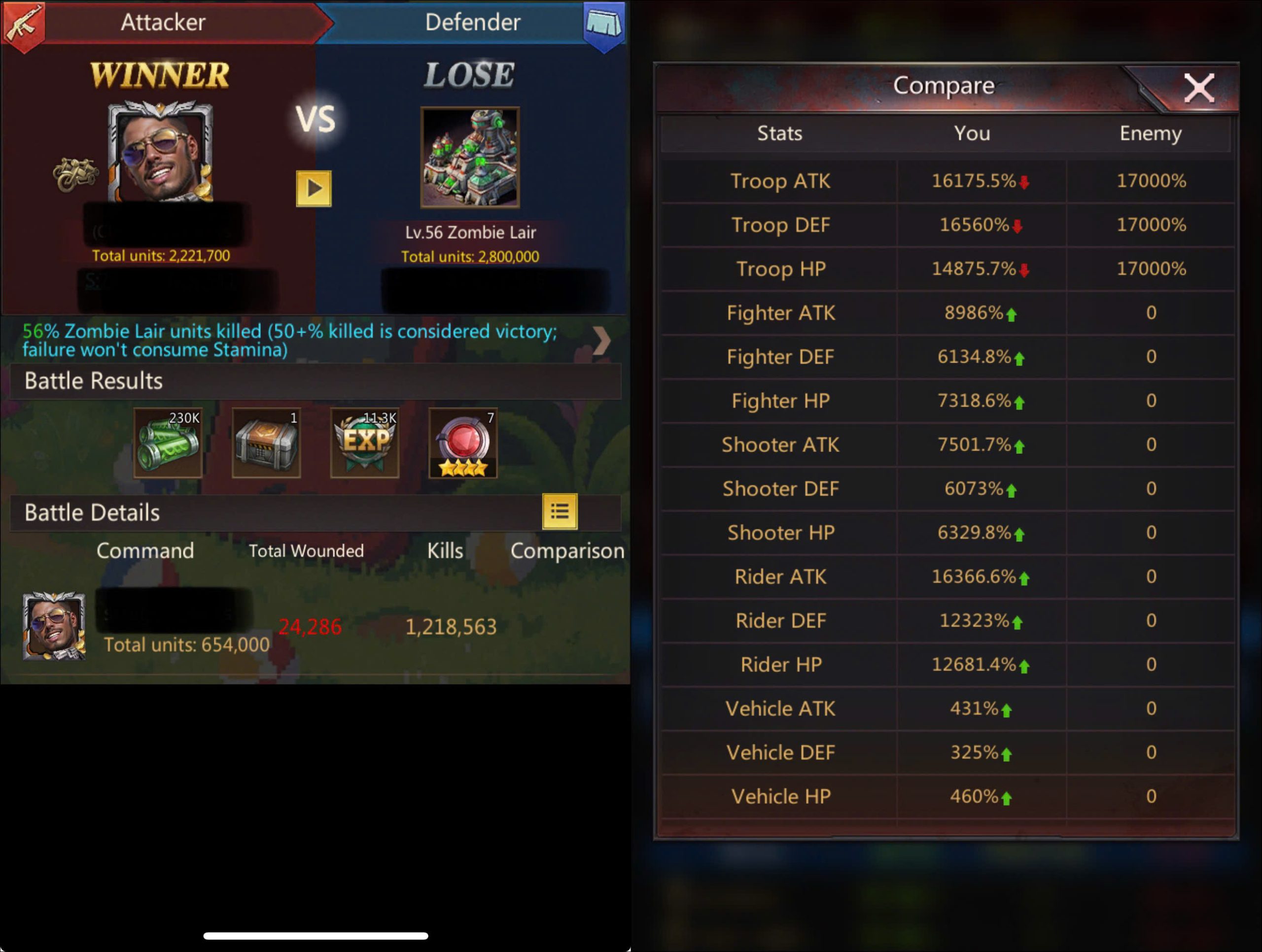Play the battle replay video
The height and width of the screenshot is (952, 1262).
click(313, 188)
